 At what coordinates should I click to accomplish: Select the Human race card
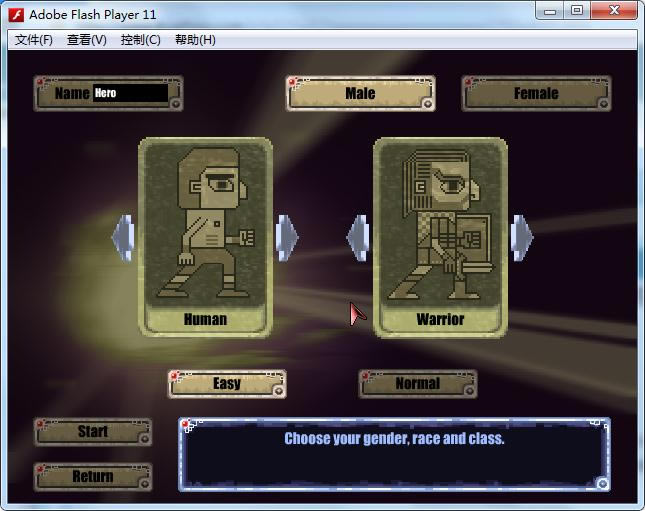[x=205, y=235]
